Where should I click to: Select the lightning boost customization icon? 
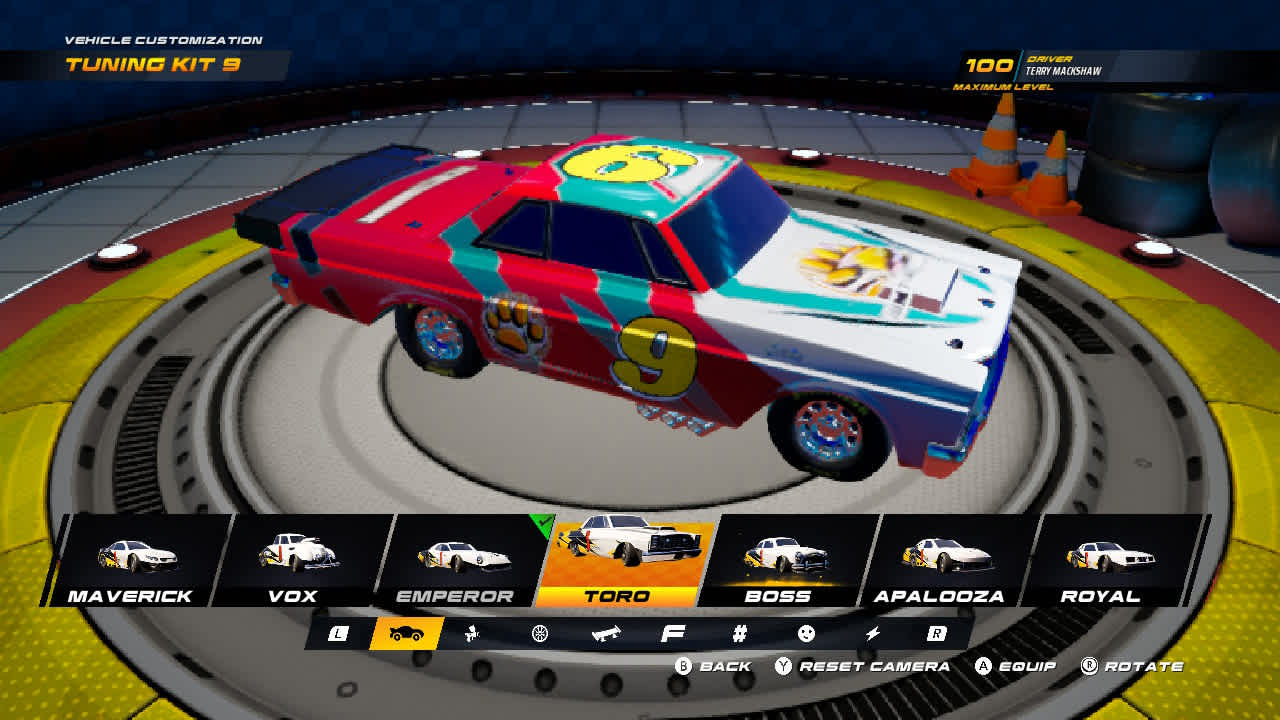[x=872, y=633]
